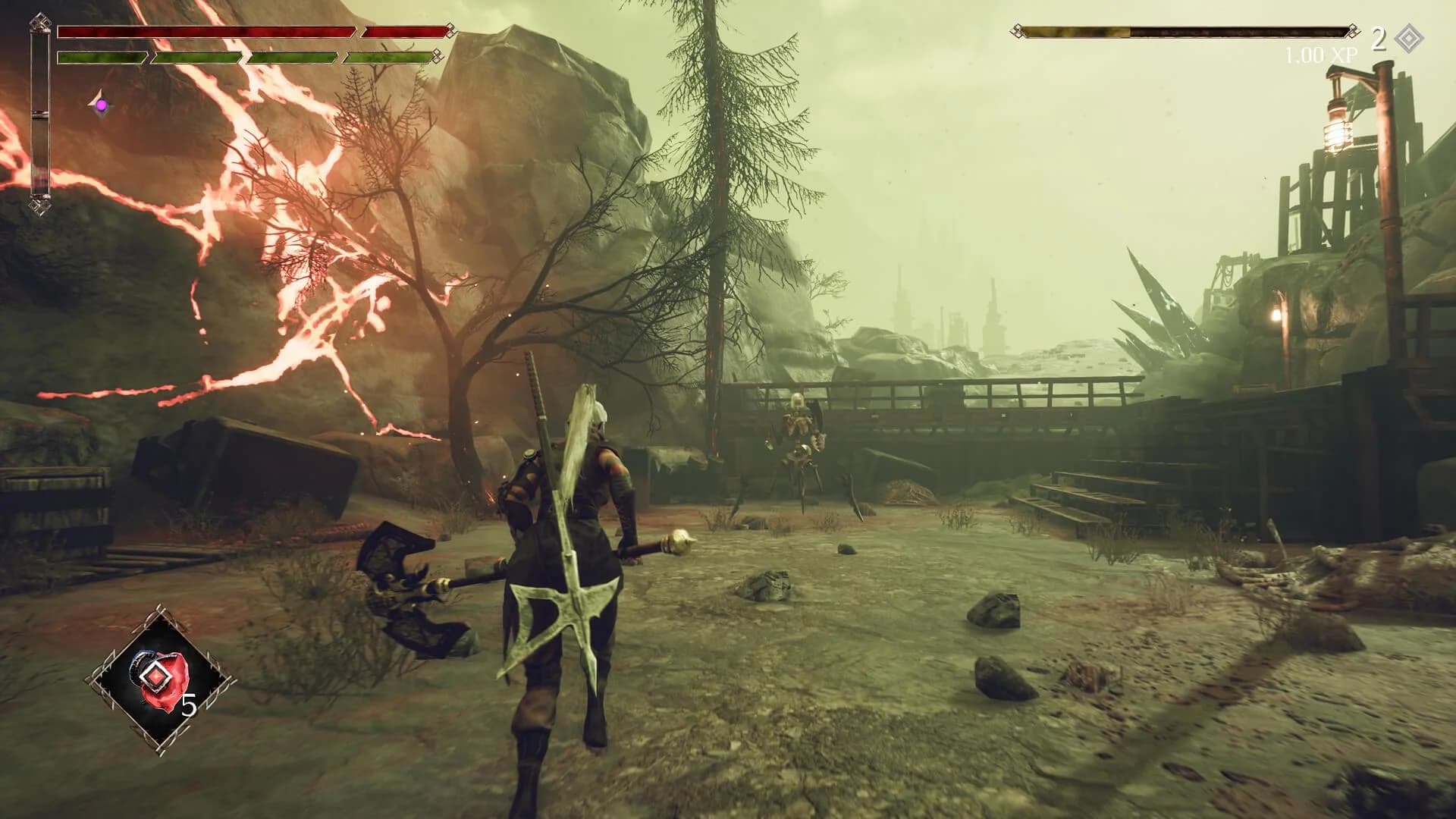Image resolution: width=1456 pixels, height=819 pixels.
Task: Open the 1.00 XP counter
Action: (x=1321, y=53)
